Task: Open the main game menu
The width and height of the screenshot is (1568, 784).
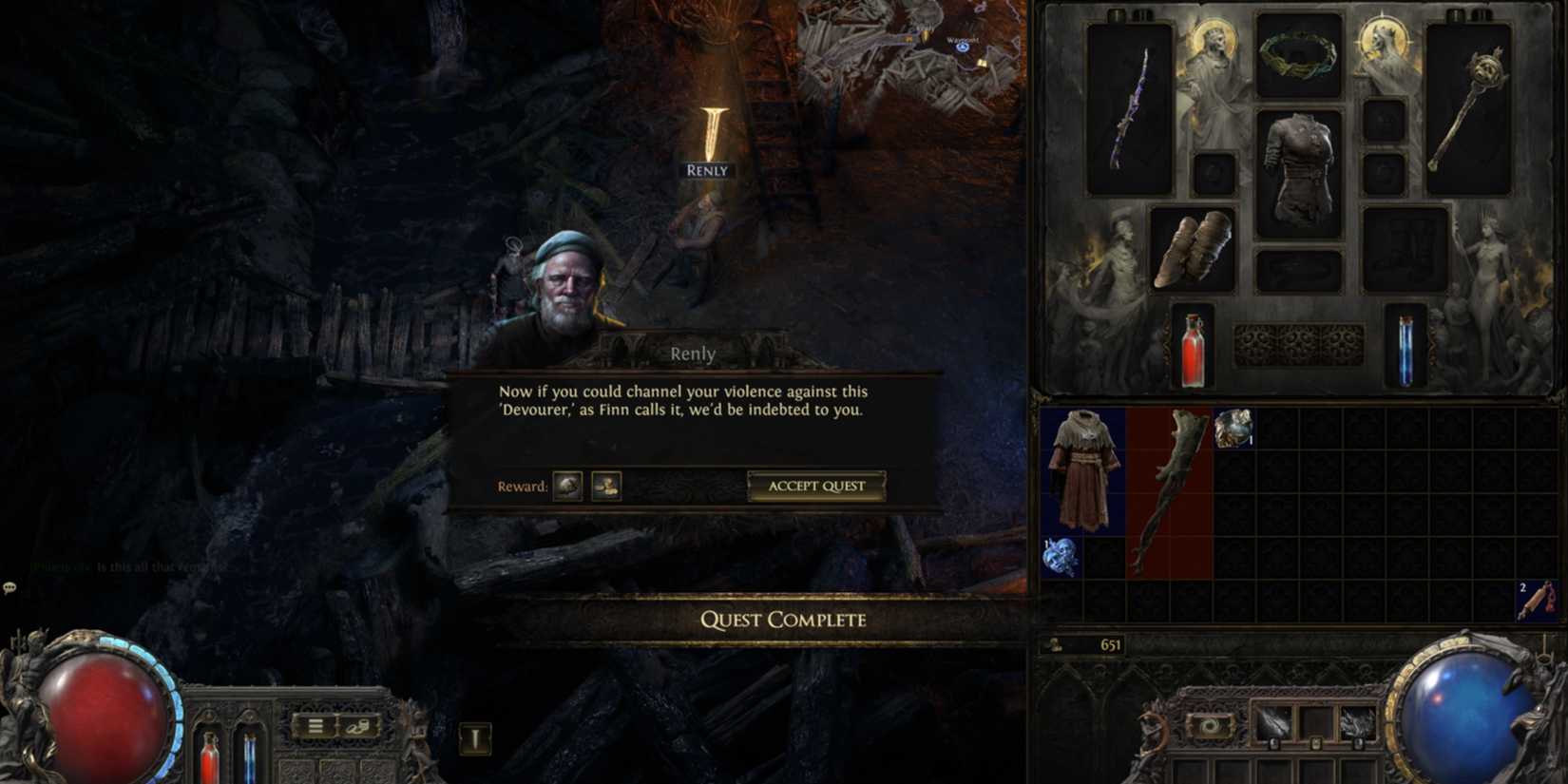Action: point(316,725)
